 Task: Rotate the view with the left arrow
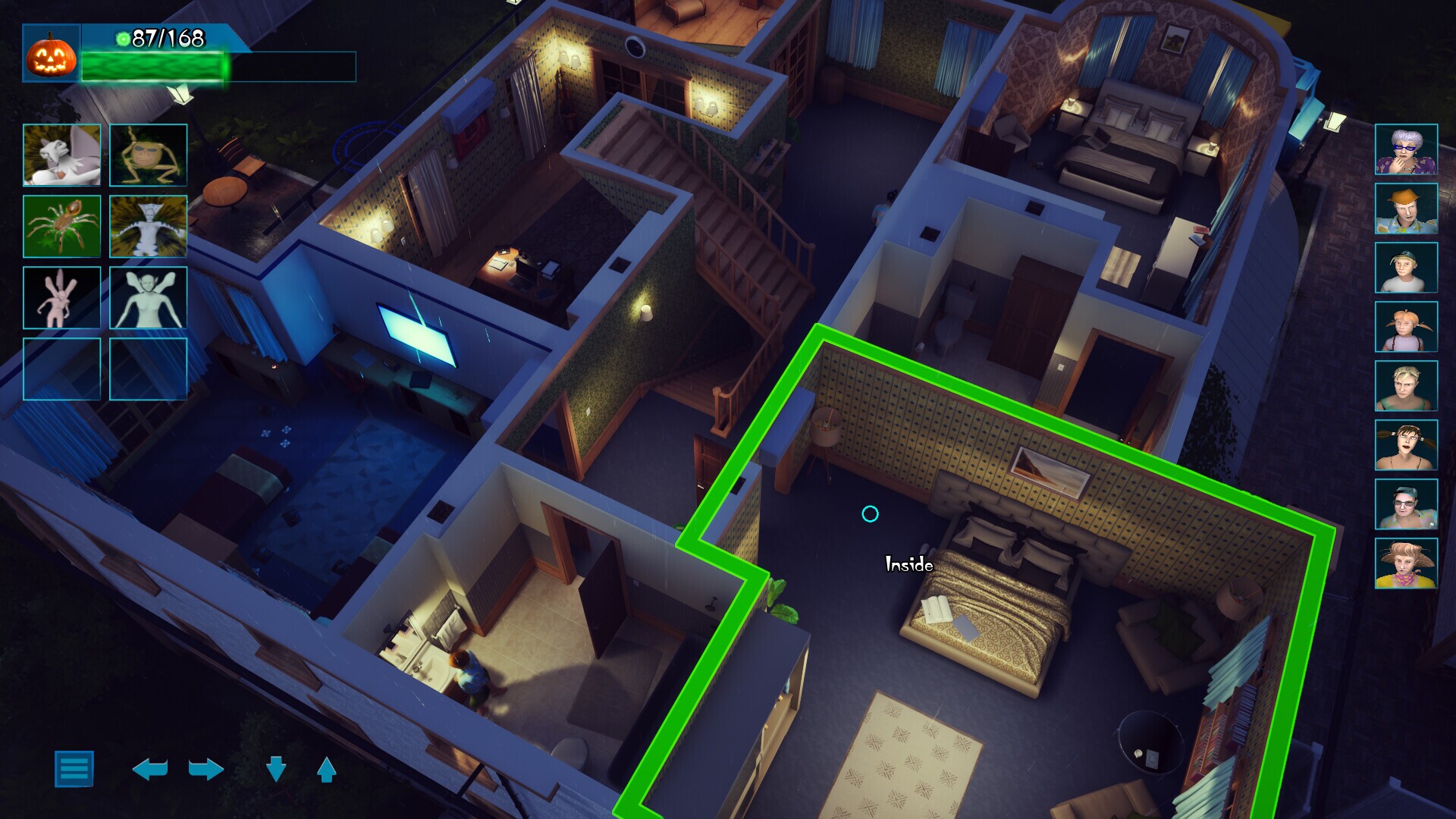pos(149,767)
